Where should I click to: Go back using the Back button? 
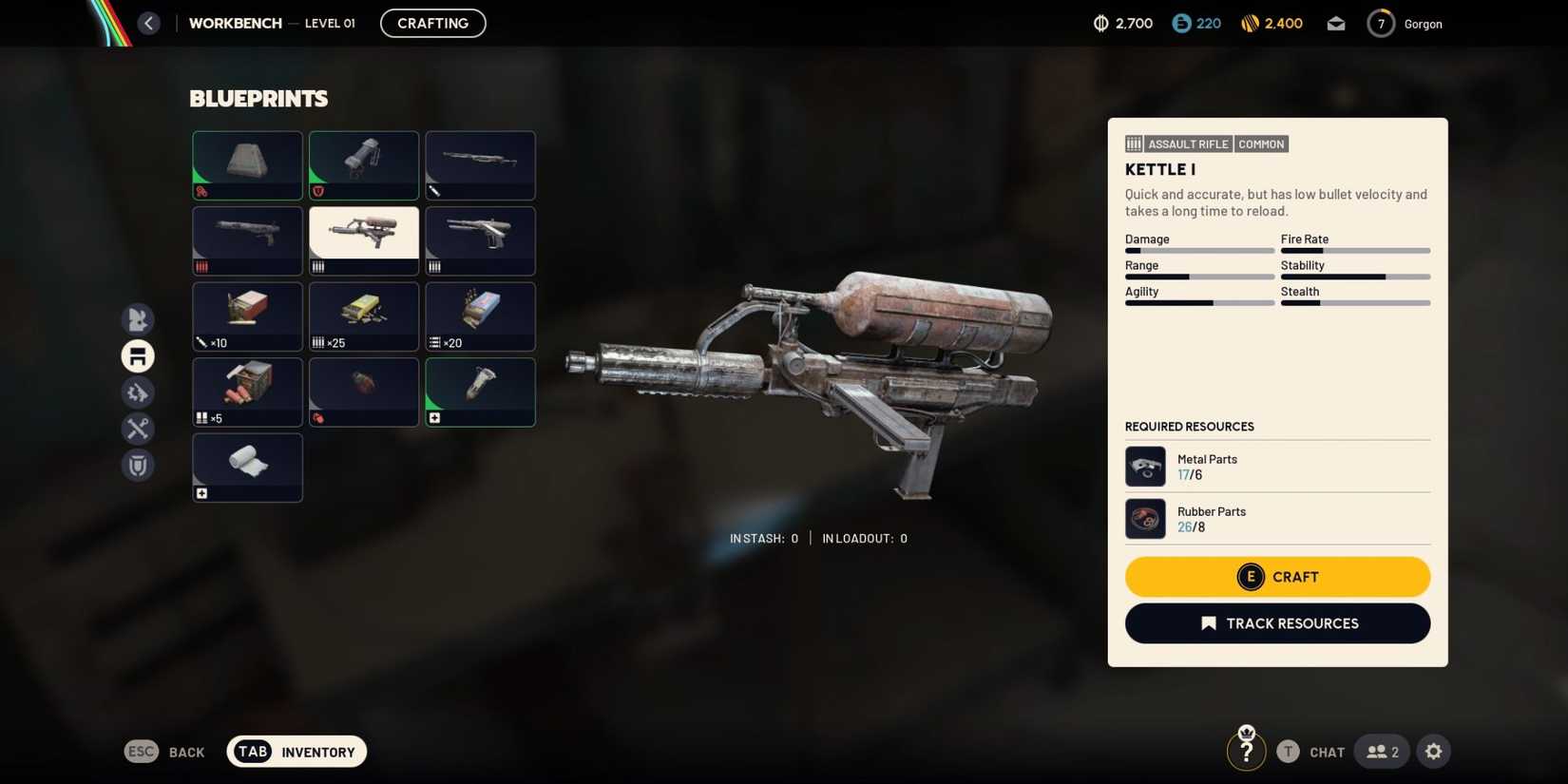click(x=165, y=751)
